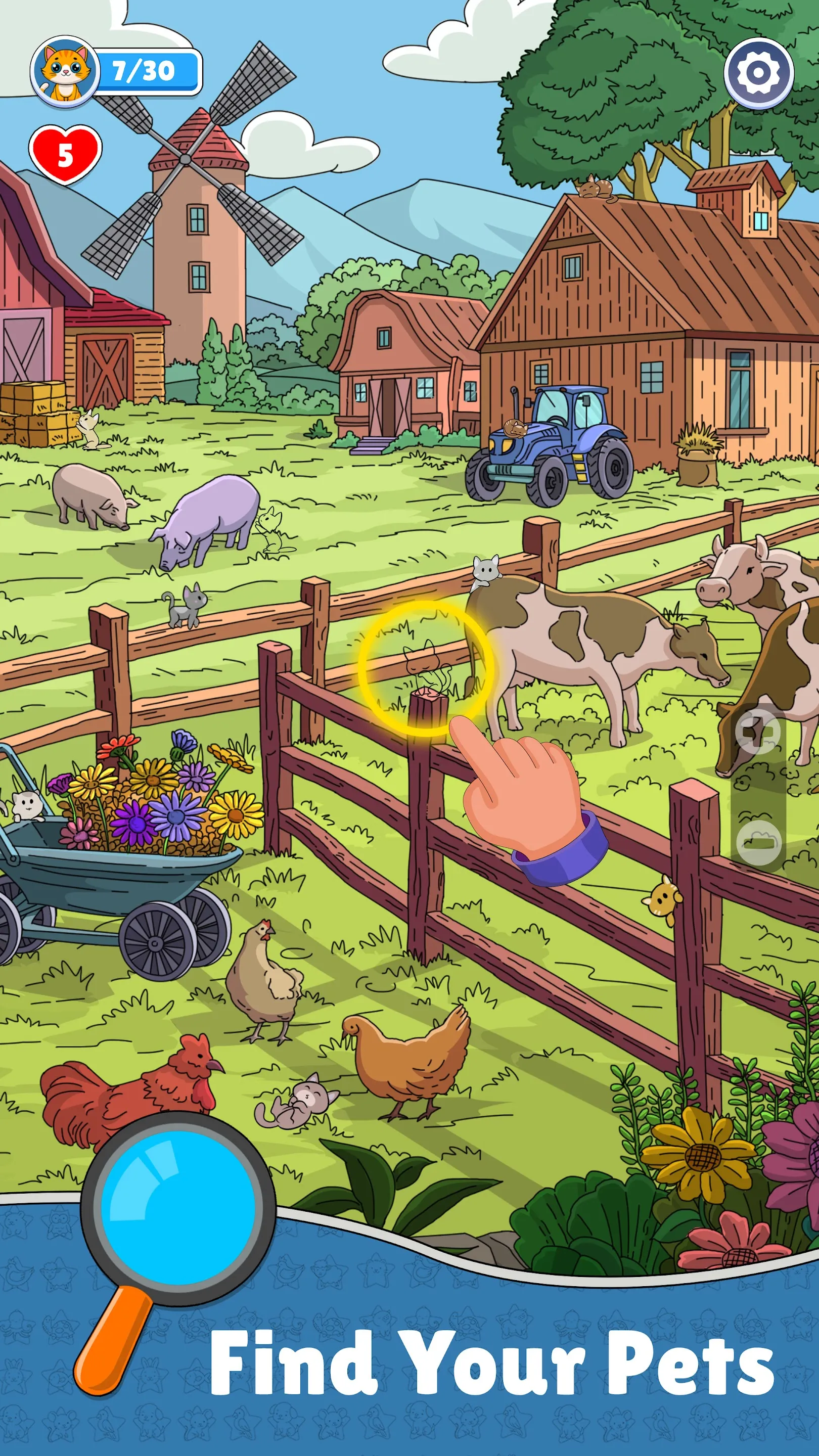The height and width of the screenshot is (1456, 819).
Task: Tap the cat silhouette near the grazing pig
Action: (x=271, y=527)
